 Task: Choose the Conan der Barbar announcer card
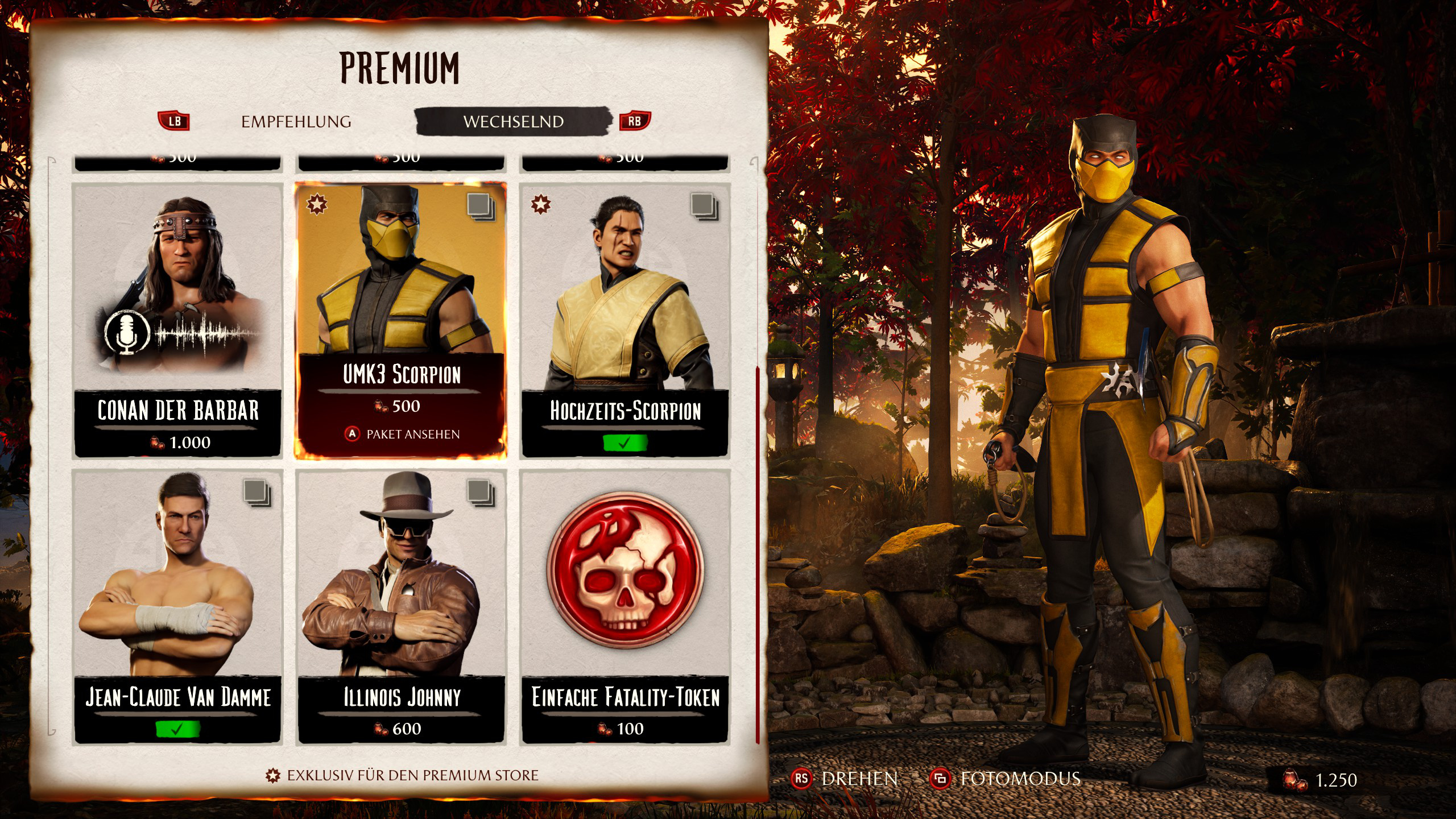(x=177, y=320)
